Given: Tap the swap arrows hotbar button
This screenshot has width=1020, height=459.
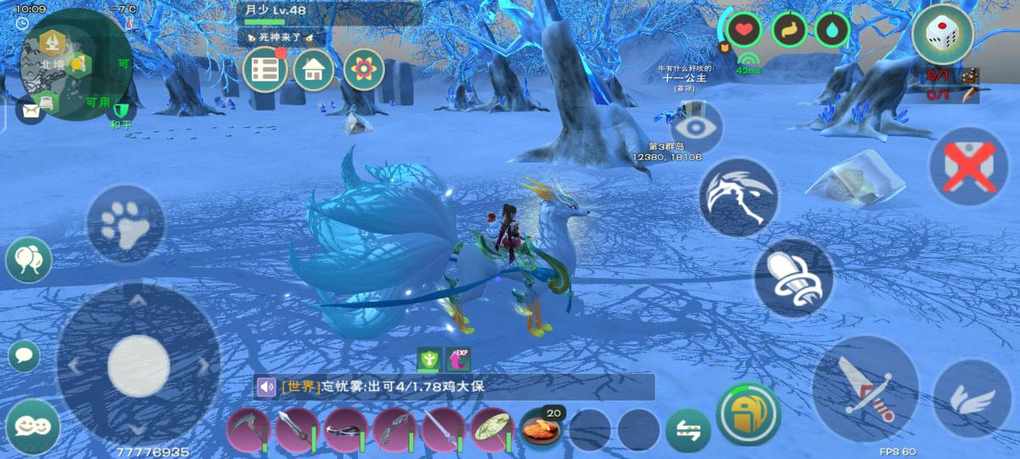Looking at the screenshot, I should point(688,429).
